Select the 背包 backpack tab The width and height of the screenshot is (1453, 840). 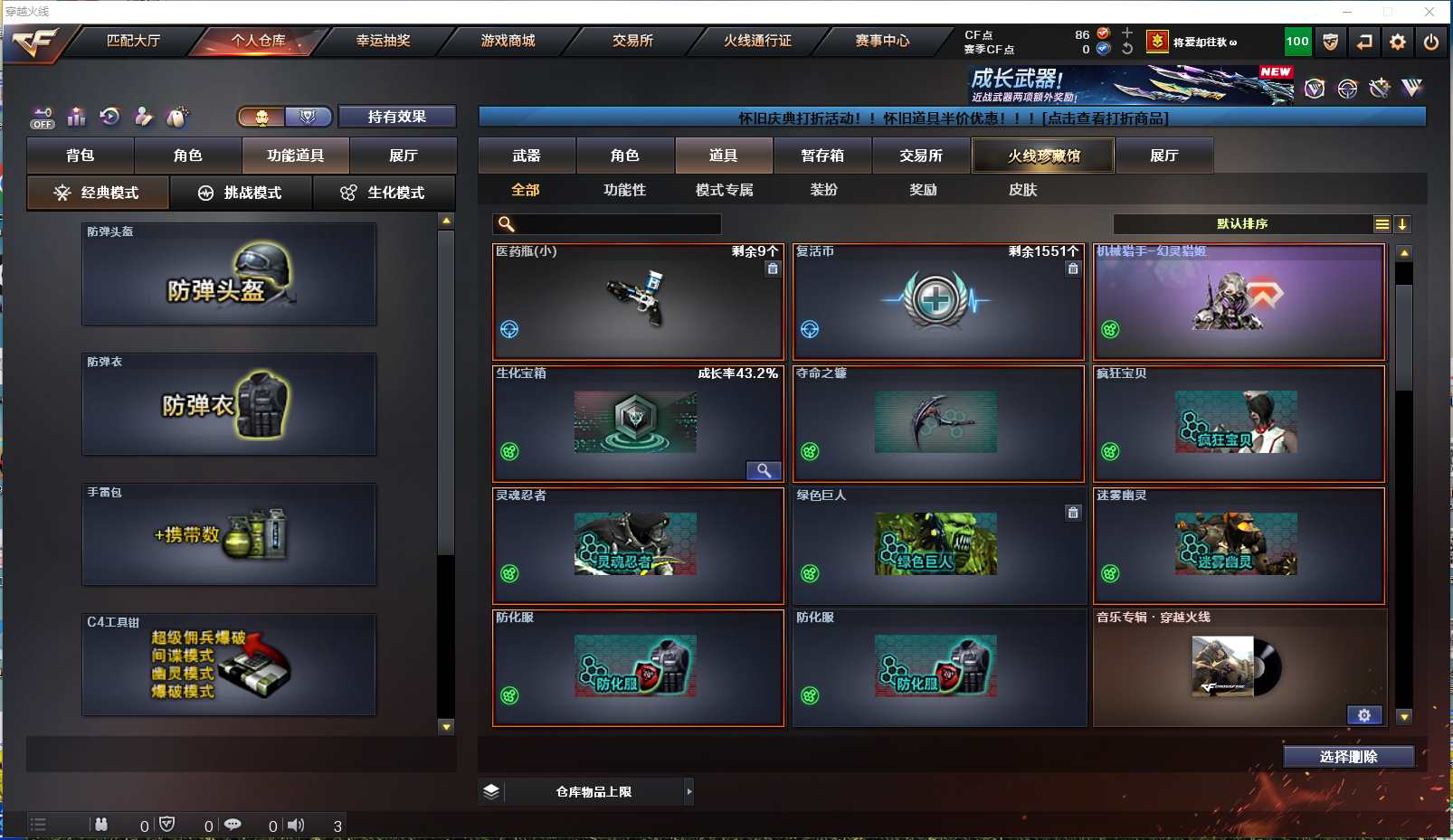tap(81, 156)
